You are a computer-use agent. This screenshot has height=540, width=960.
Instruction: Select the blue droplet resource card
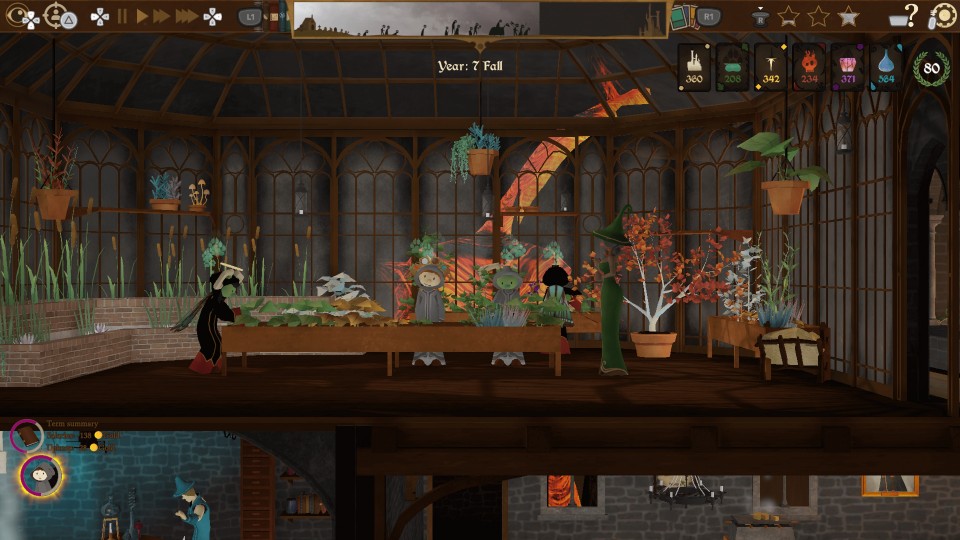point(885,67)
